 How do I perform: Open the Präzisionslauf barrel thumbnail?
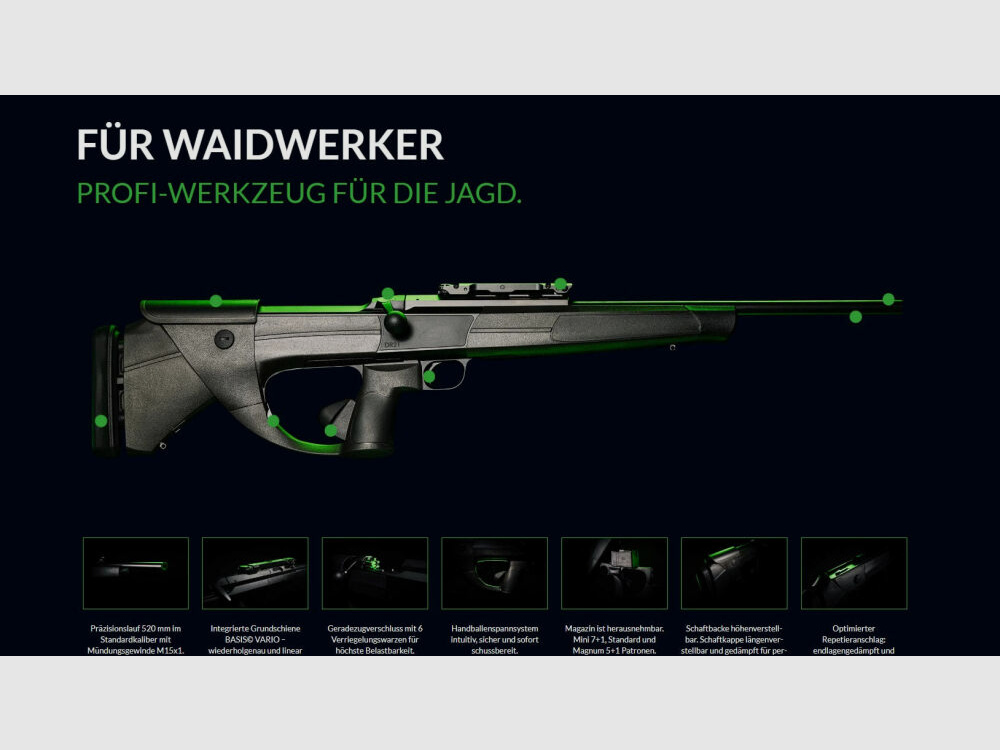[136, 573]
